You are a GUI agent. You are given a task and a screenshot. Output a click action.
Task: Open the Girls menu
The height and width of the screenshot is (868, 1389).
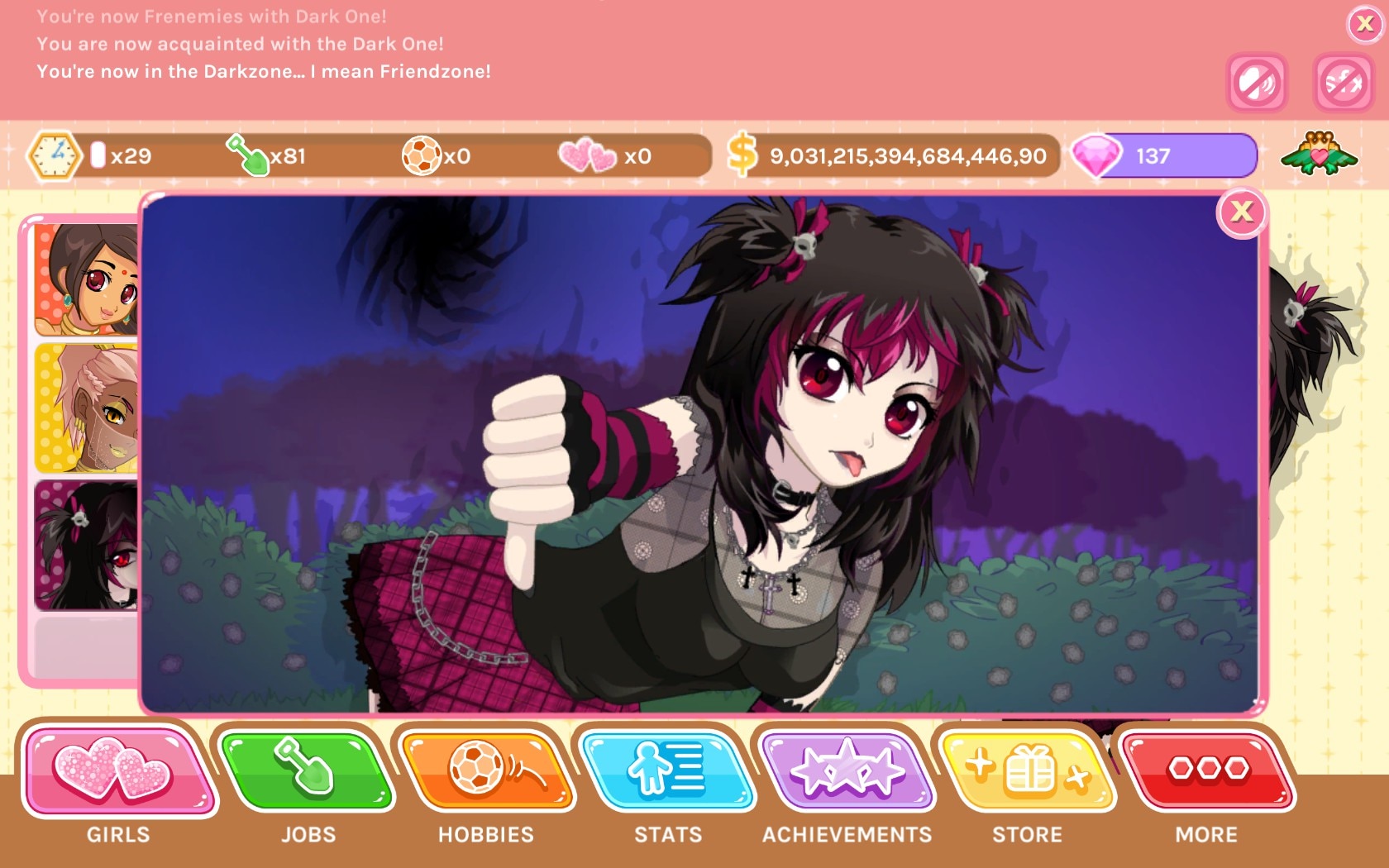117,772
